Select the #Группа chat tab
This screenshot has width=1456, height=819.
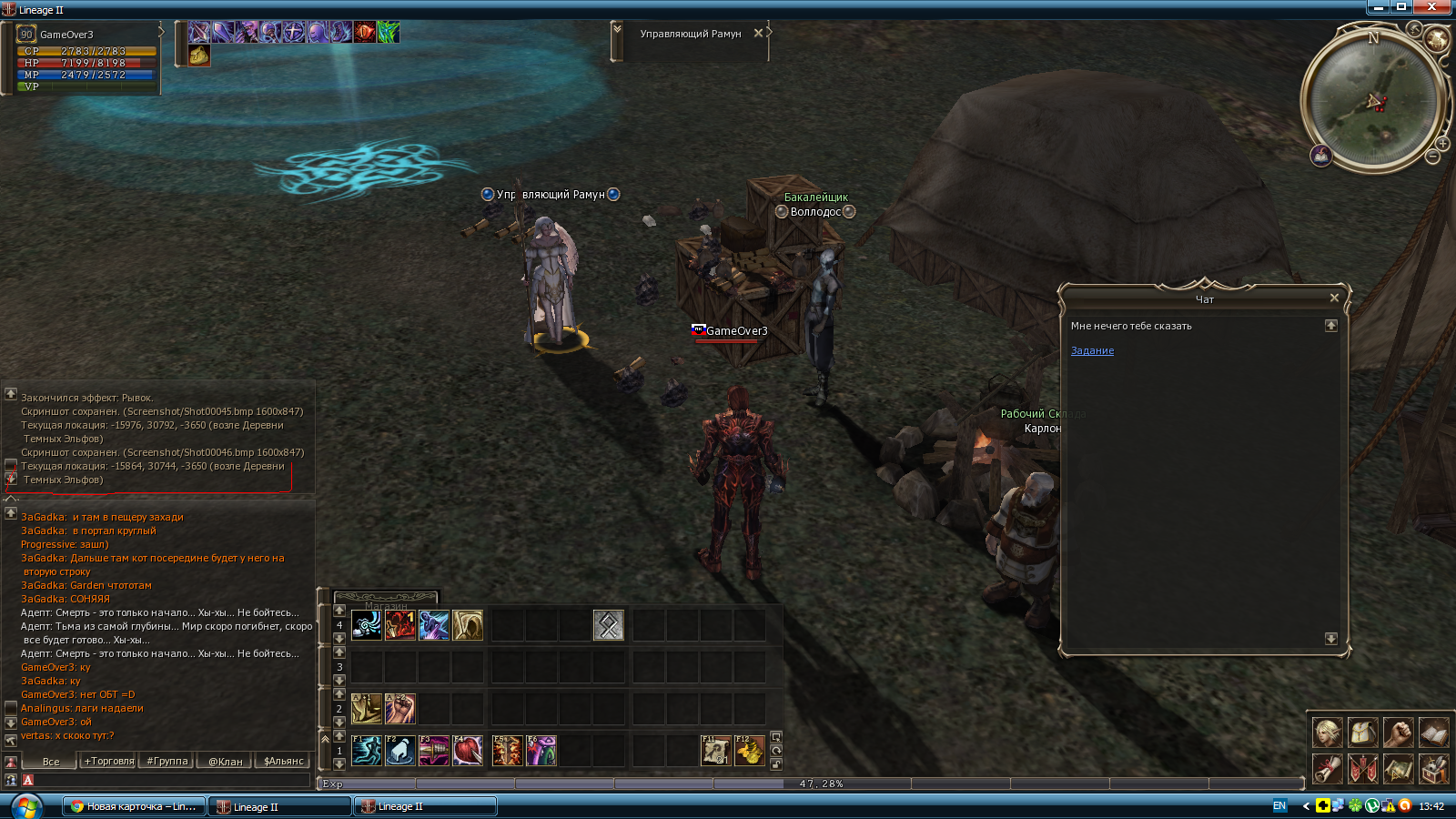tap(167, 761)
